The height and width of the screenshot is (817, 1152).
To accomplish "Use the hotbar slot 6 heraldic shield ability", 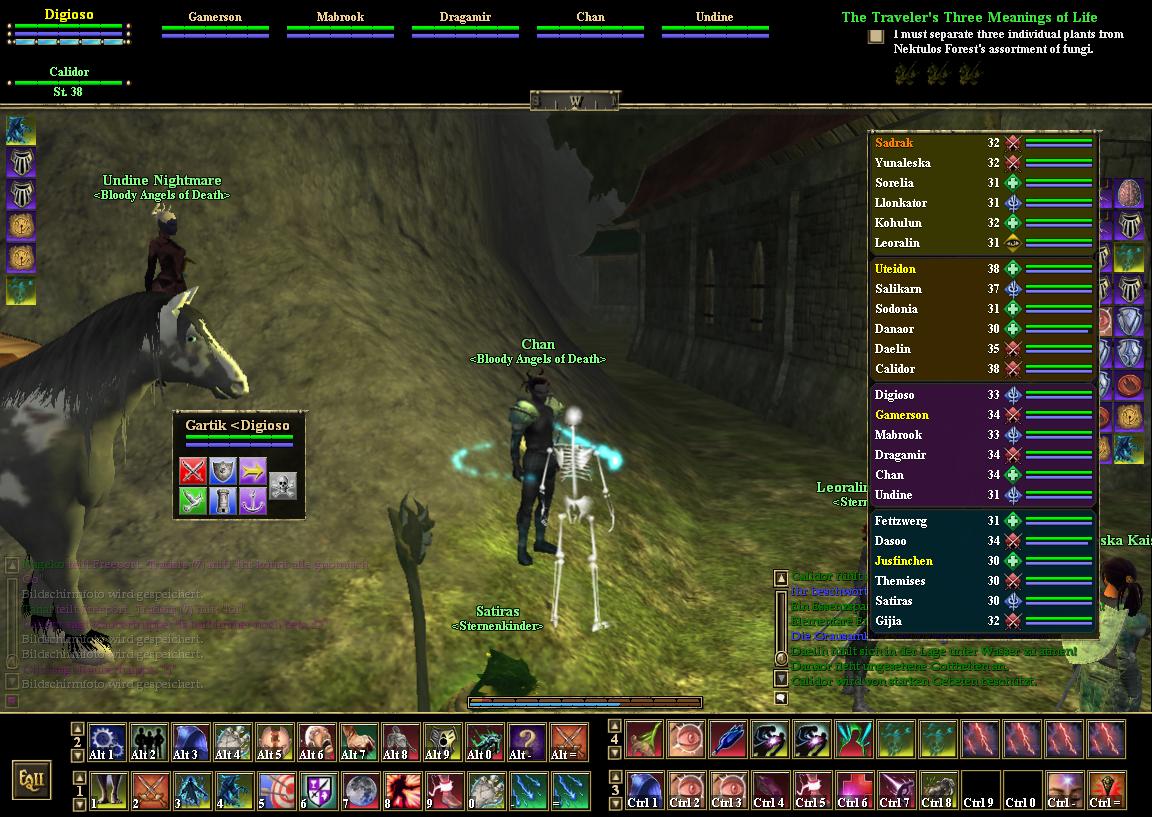I will click(x=317, y=791).
